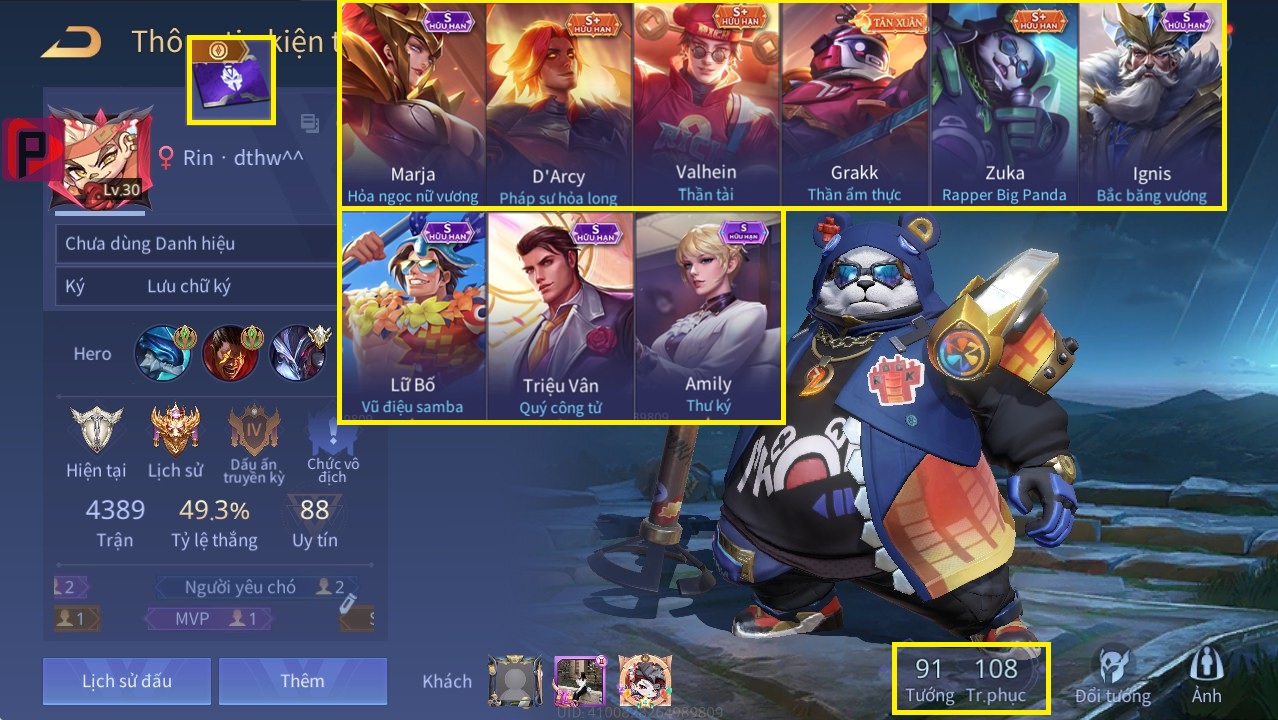The height and width of the screenshot is (720, 1278).
Task: Edit the Lưu chữ ký signature field
Action: coord(190,287)
